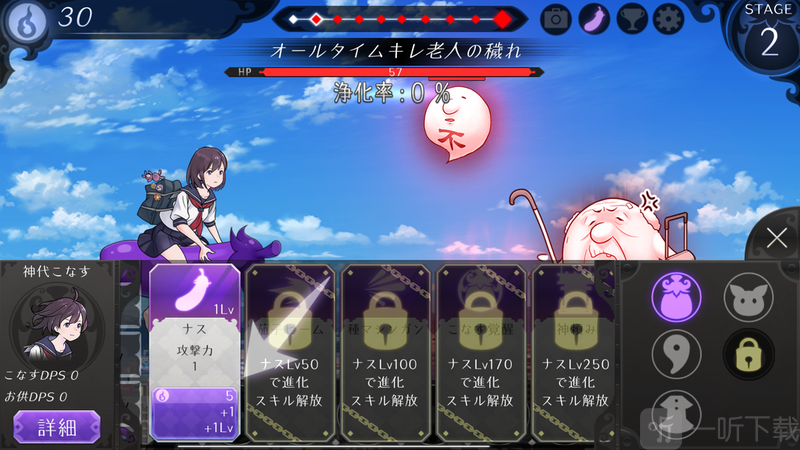Switch to the shrine lantern tab
The image size is (800, 450).
point(676,412)
